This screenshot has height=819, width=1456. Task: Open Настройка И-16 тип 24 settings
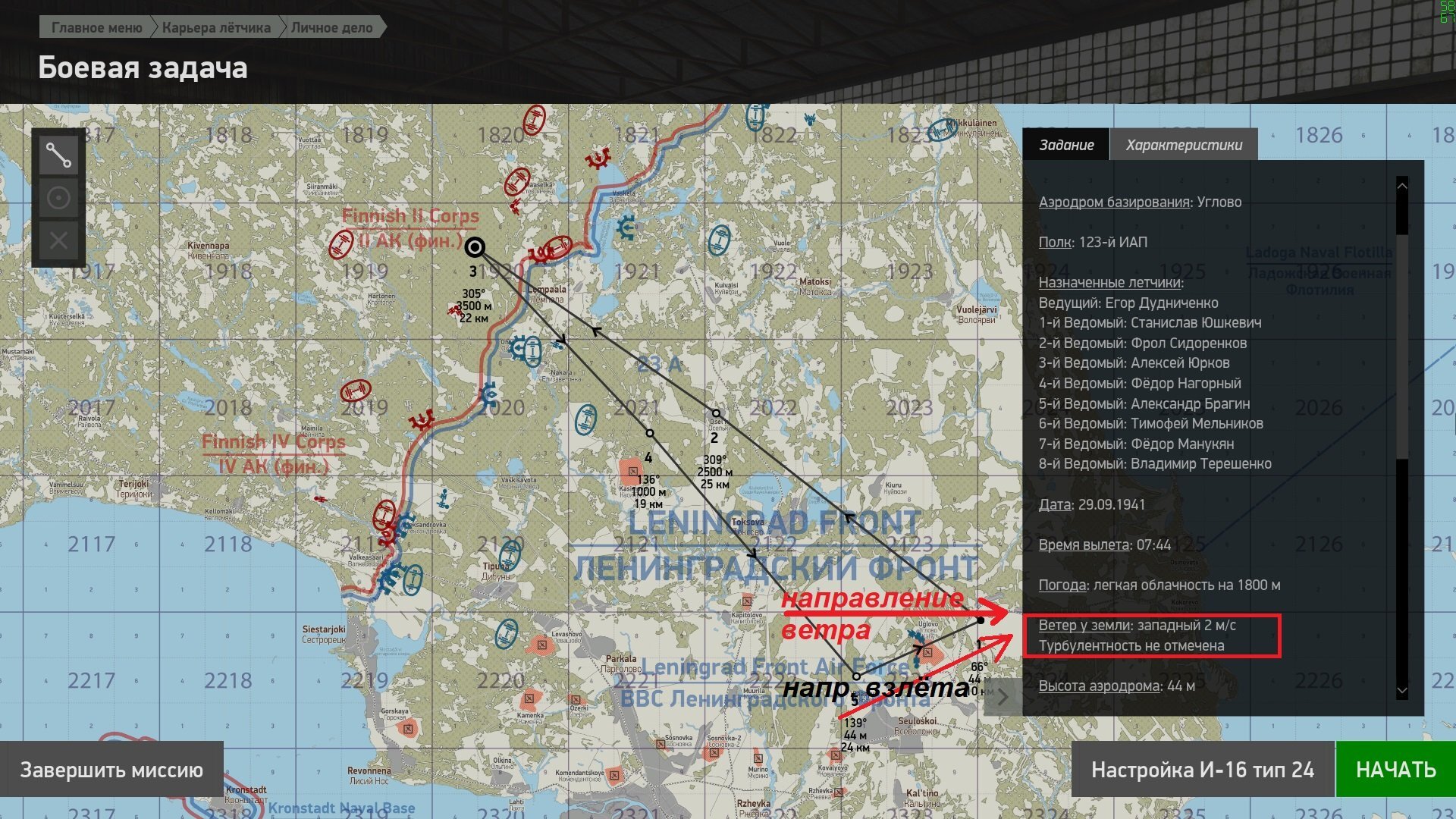(1202, 770)
